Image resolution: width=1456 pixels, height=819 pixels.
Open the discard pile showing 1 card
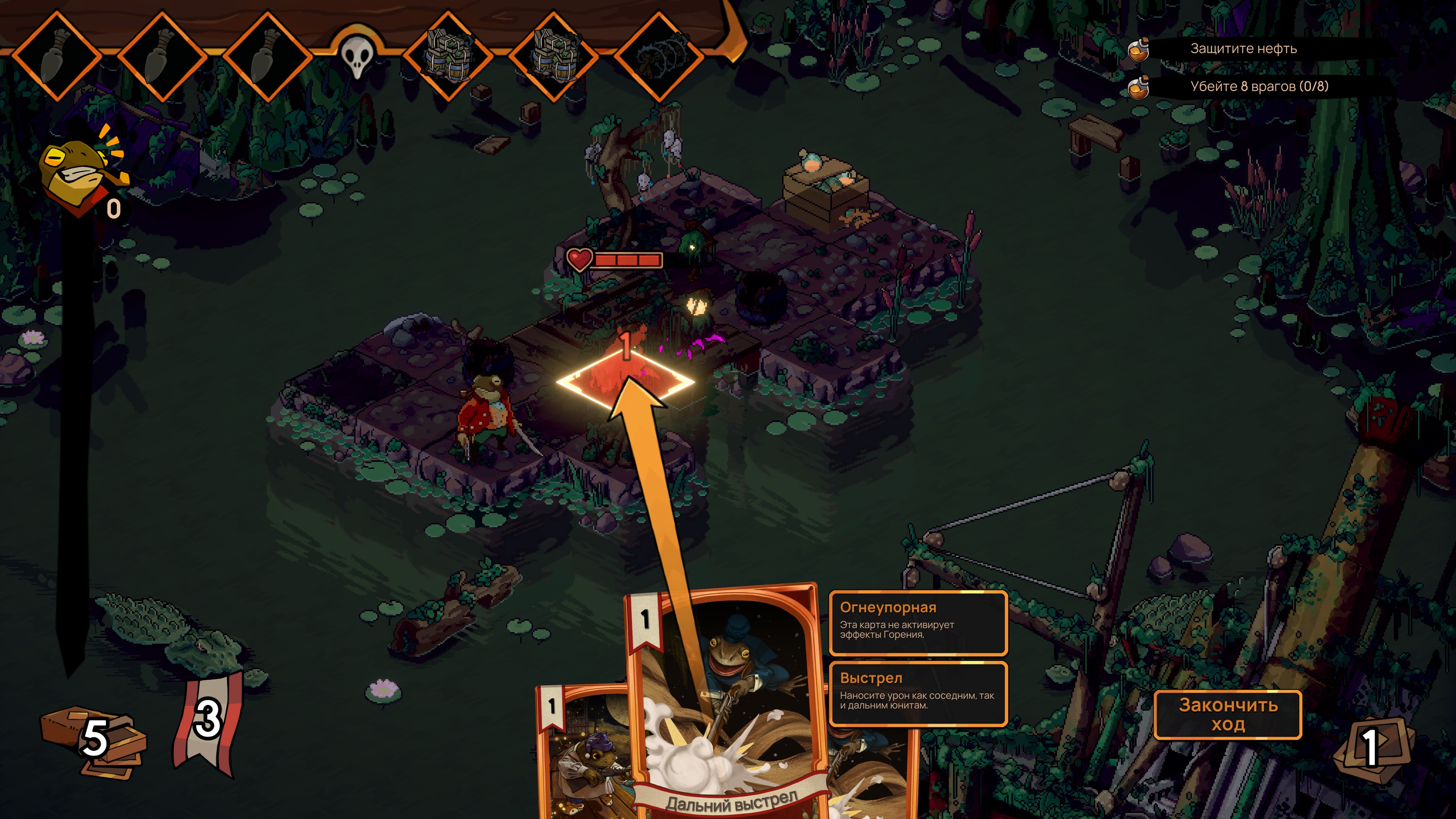1372,747
